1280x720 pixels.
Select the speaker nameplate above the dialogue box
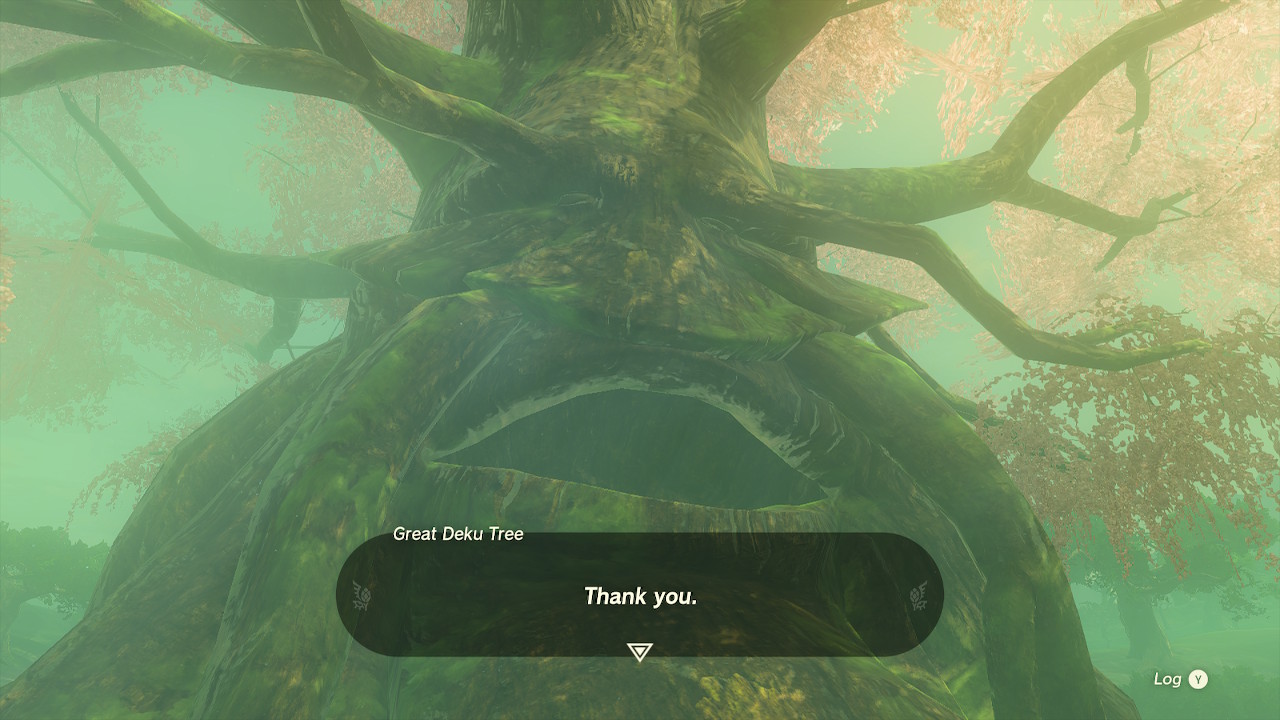tap(459, 534)
